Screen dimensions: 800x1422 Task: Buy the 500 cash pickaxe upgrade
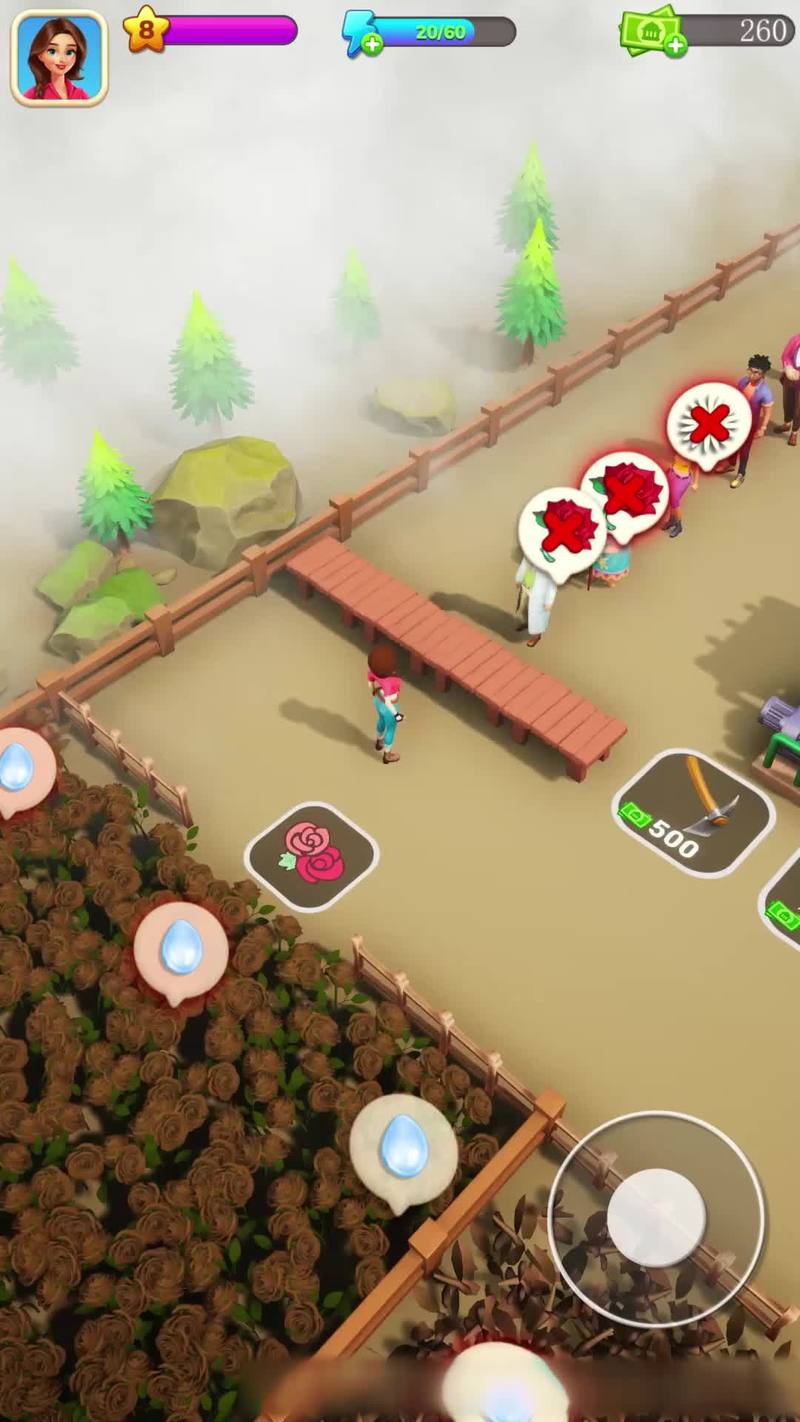(x=693, y=813)
